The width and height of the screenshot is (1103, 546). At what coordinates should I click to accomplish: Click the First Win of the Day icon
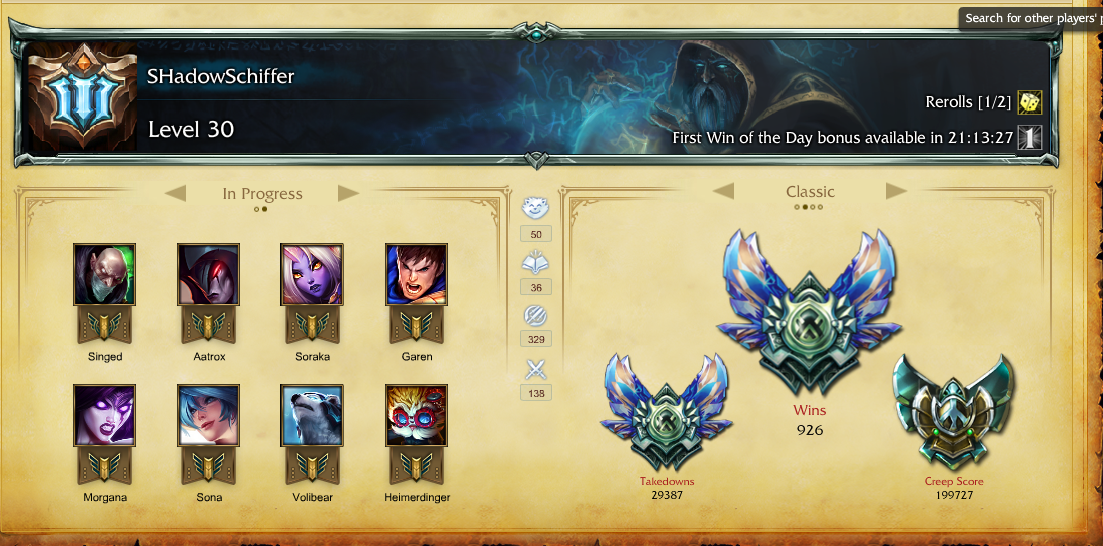[1029, 138]
